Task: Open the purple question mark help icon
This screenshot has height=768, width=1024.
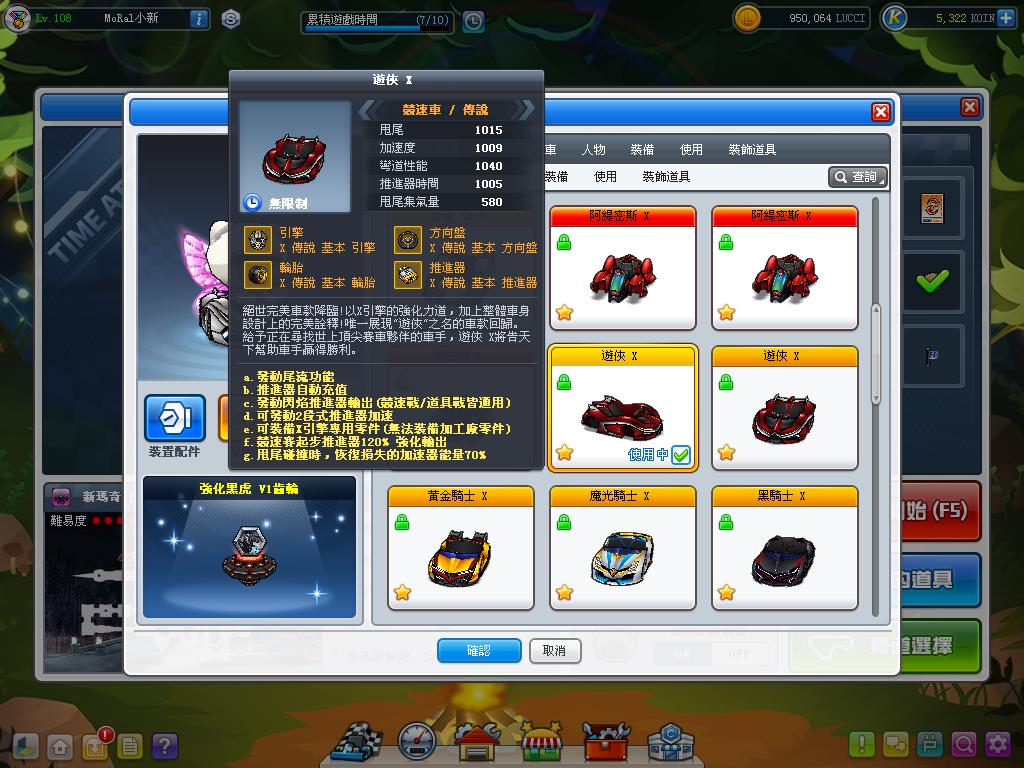Action: point(164,746)
